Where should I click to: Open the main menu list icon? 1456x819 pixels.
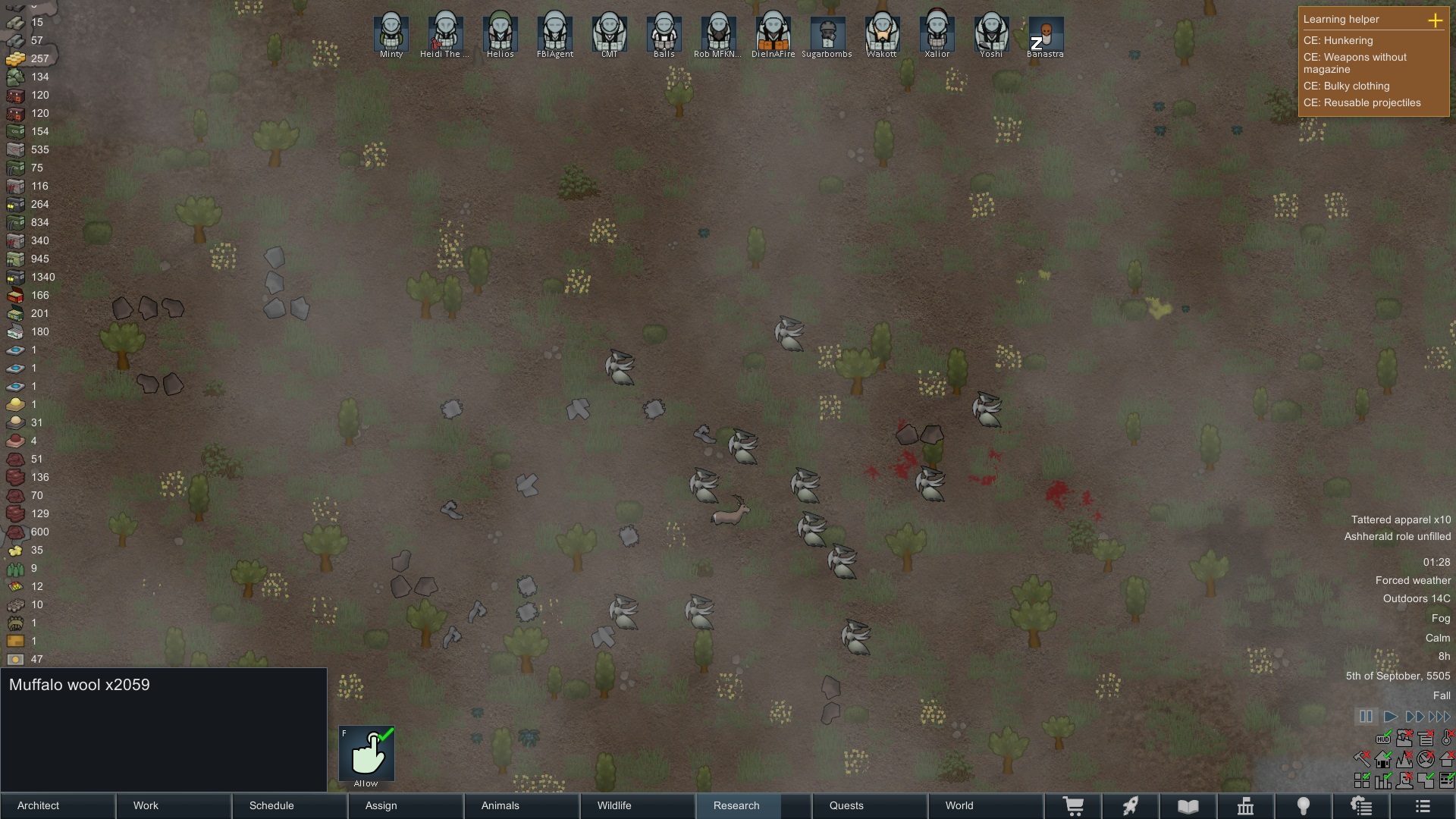click(1422, 806)
